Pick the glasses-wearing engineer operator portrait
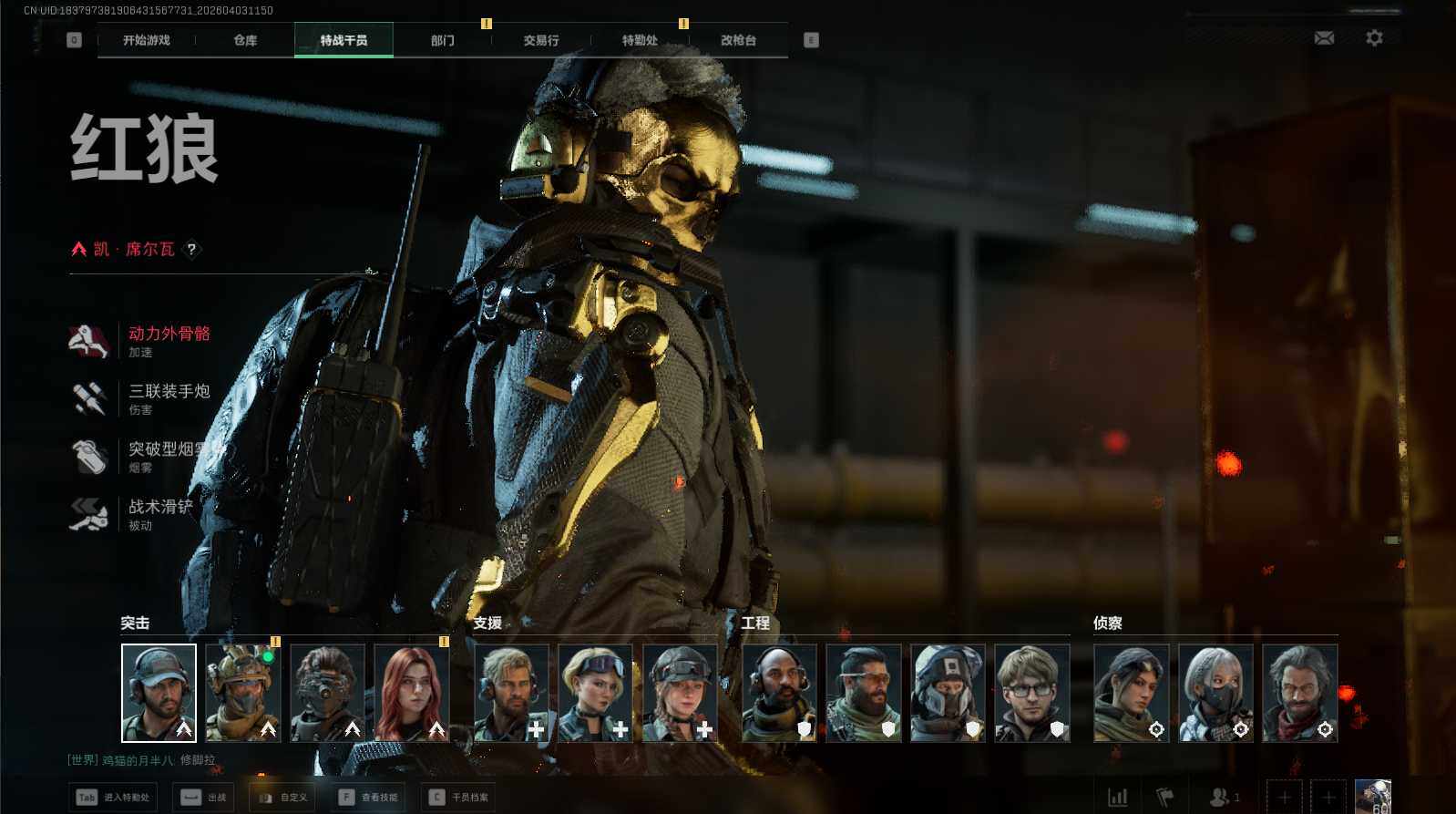 1031,693
